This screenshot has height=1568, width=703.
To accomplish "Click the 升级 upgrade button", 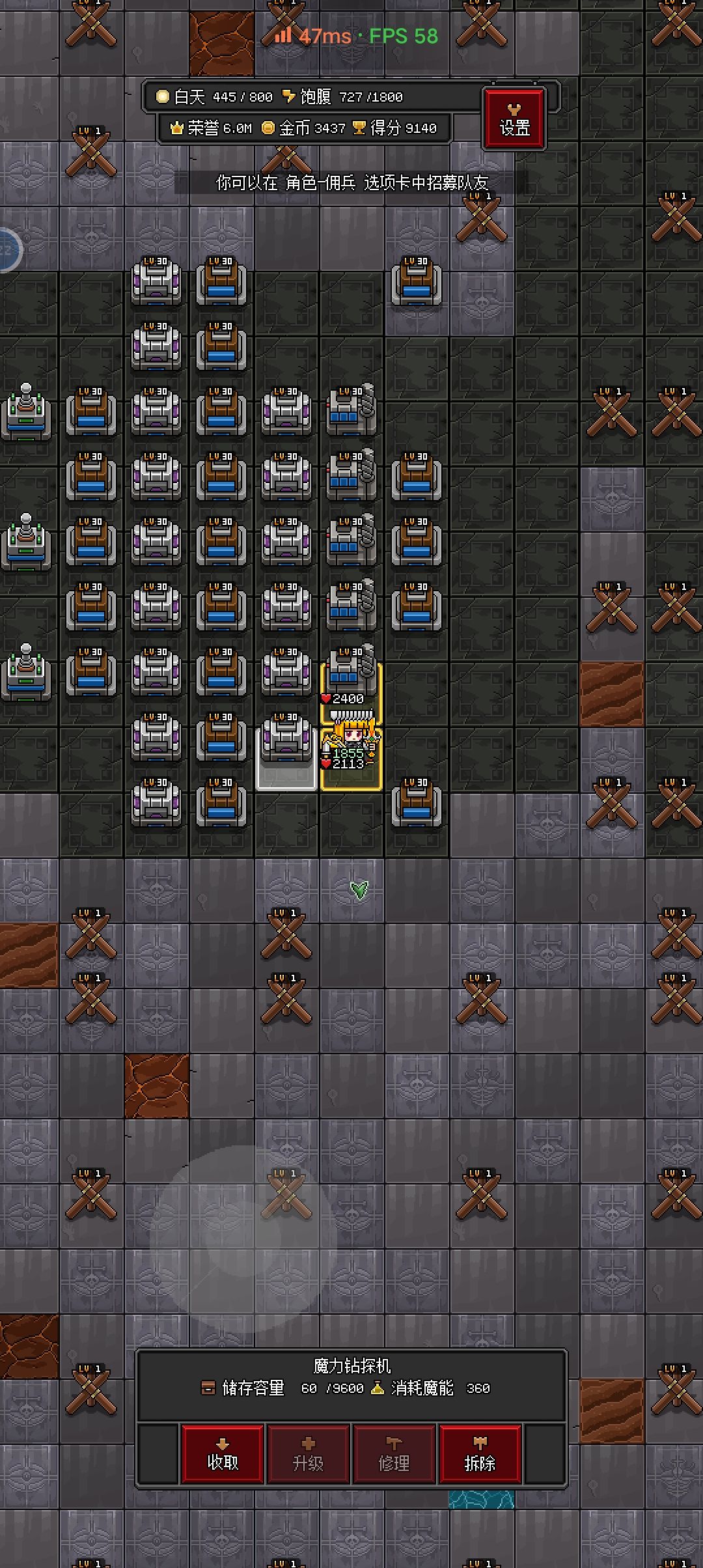I will [x=309, y=1454].
